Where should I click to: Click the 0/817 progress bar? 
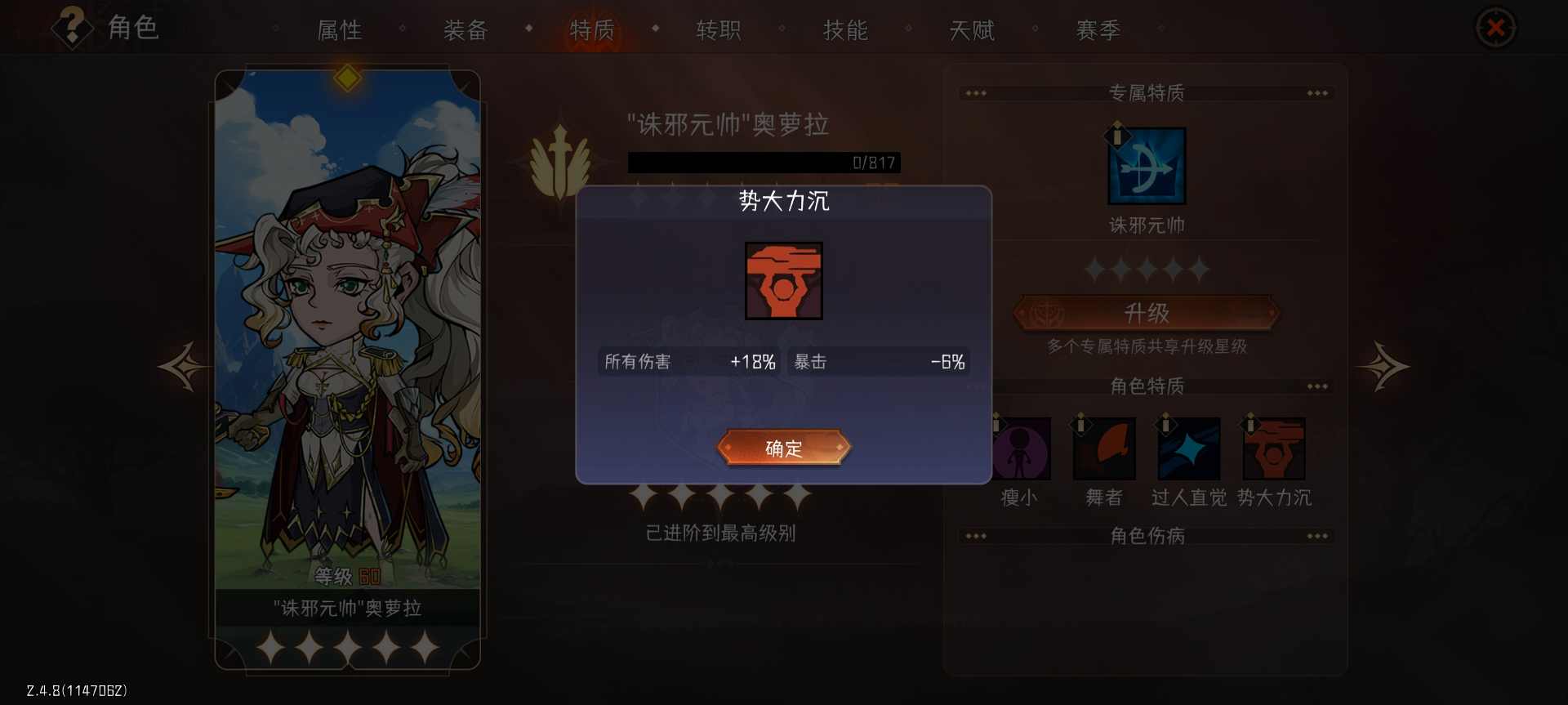pos(763,162)
